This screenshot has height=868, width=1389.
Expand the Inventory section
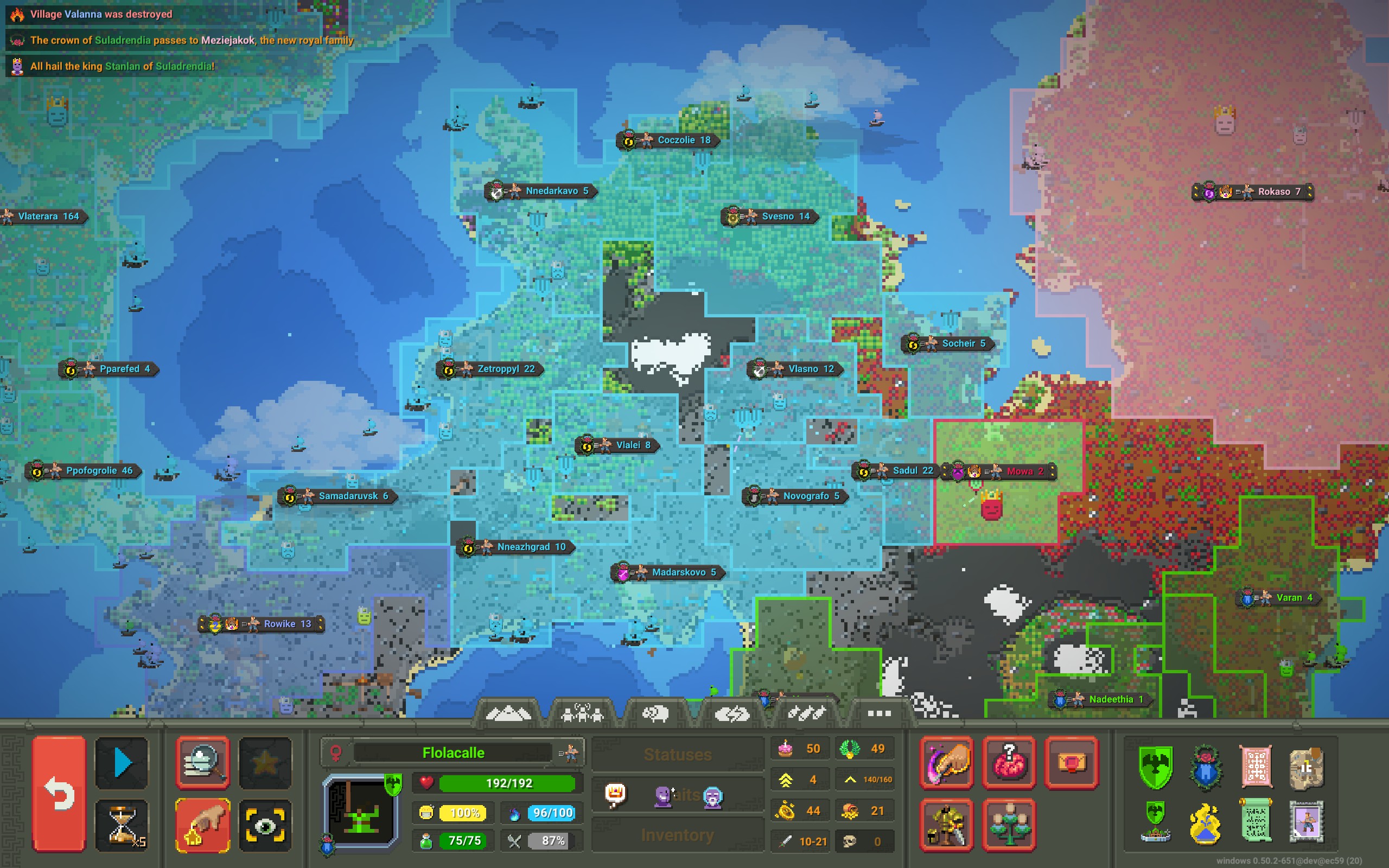(x=678, y=835)
